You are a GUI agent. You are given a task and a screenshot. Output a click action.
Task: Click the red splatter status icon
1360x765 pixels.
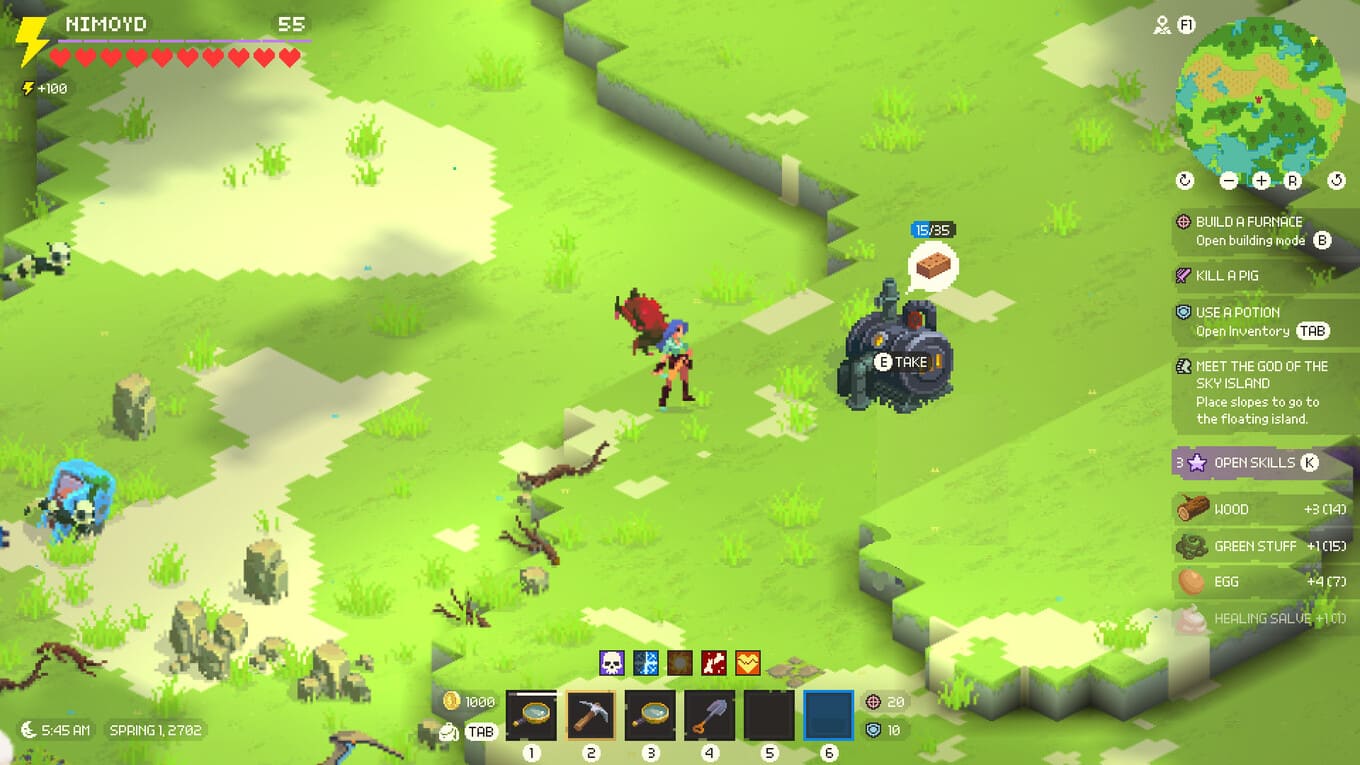(x=714, y=662)
